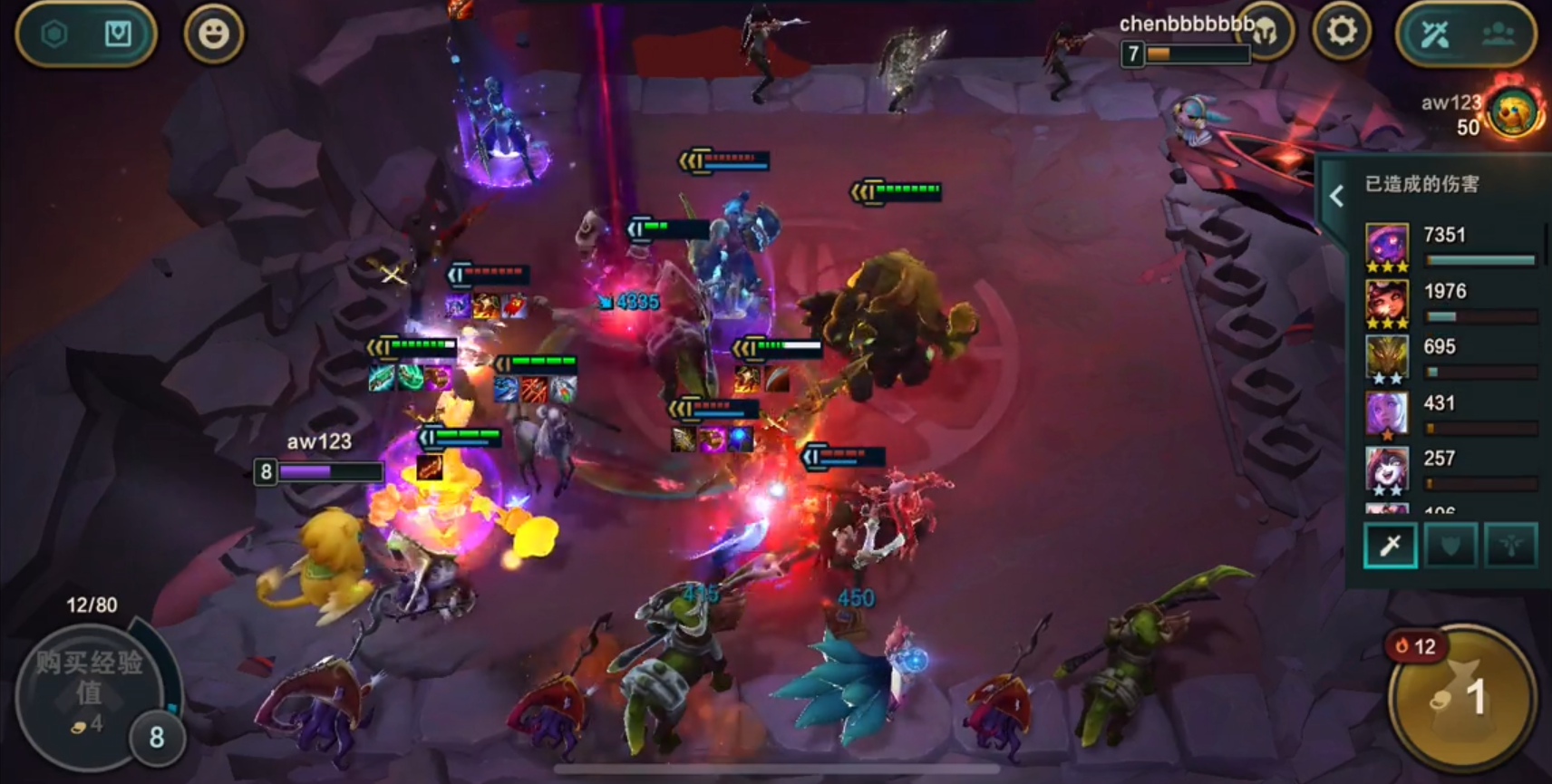The height and width of the screenshot is (784, 1552).
Task: Switch to the sword damage dealt tab
Action: click(x=1390, y=545)
